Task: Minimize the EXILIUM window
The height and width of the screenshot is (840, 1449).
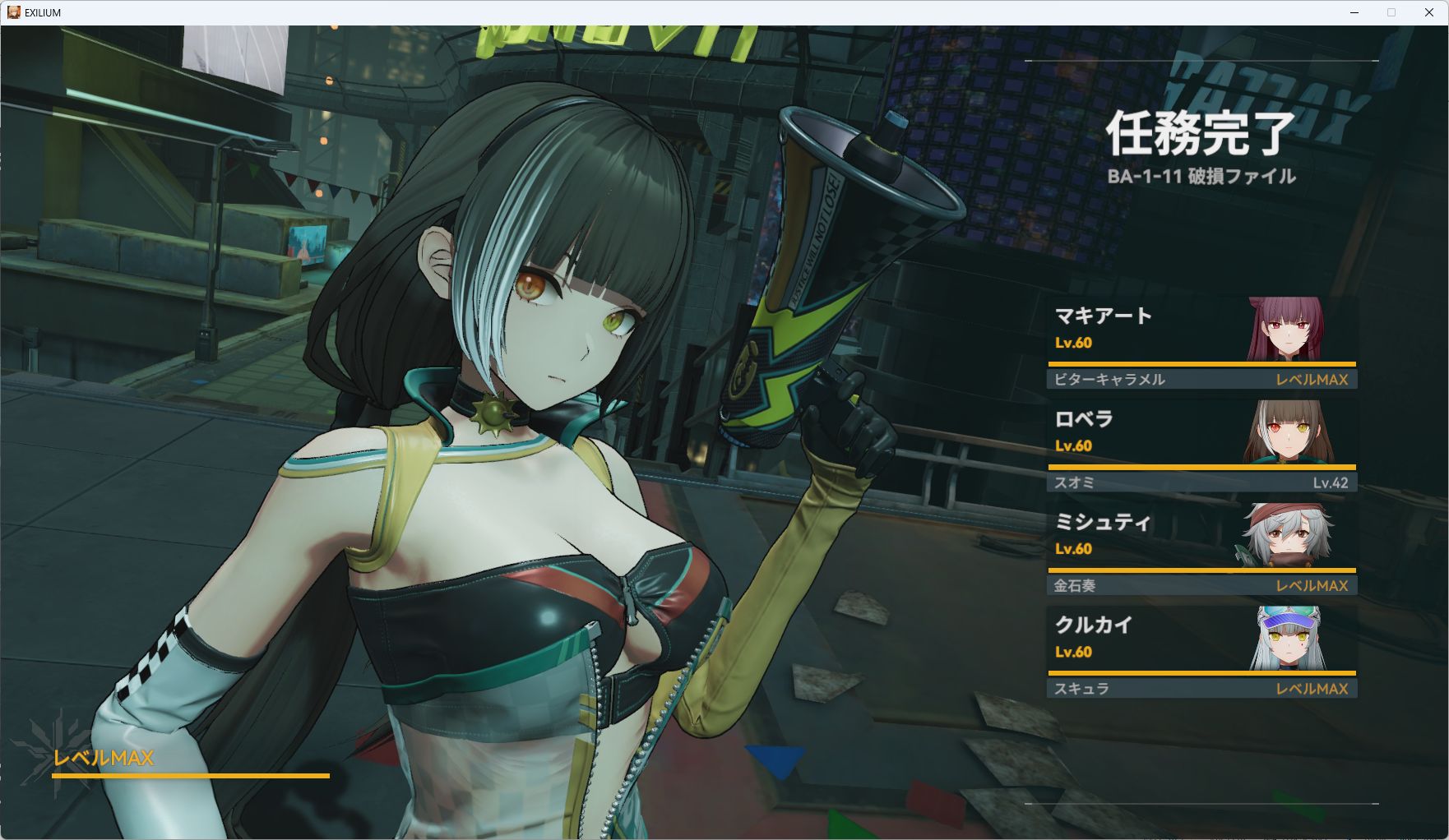Action: pos(1354,12)
